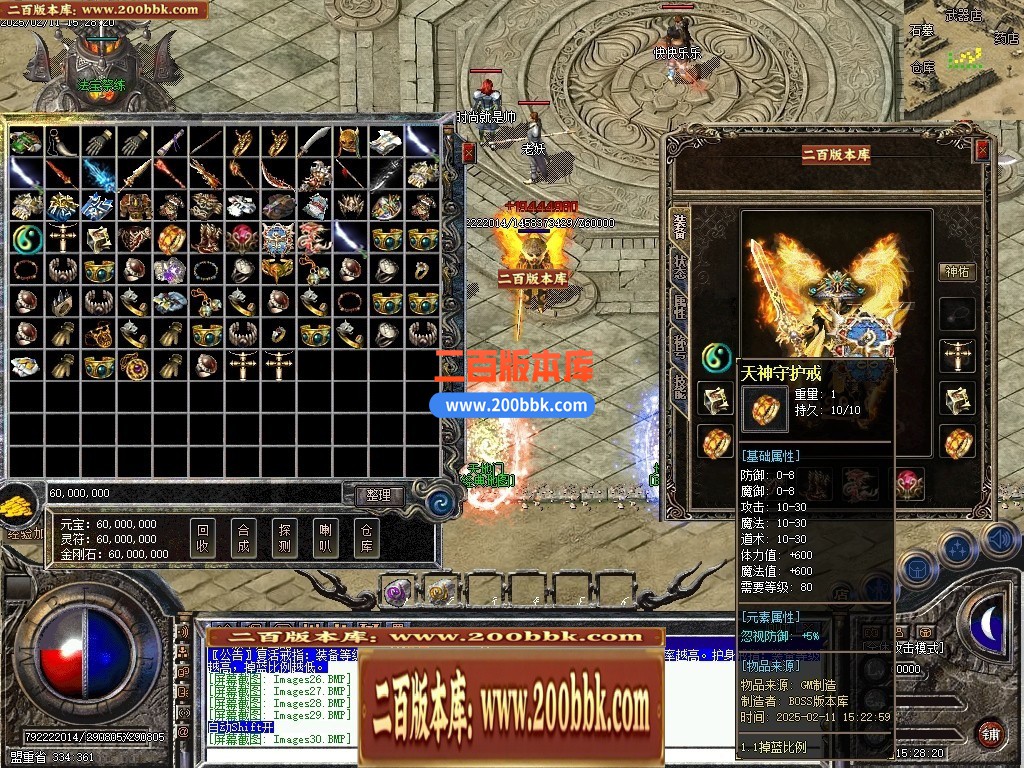Open the 铺 shop button

(990, 733)
